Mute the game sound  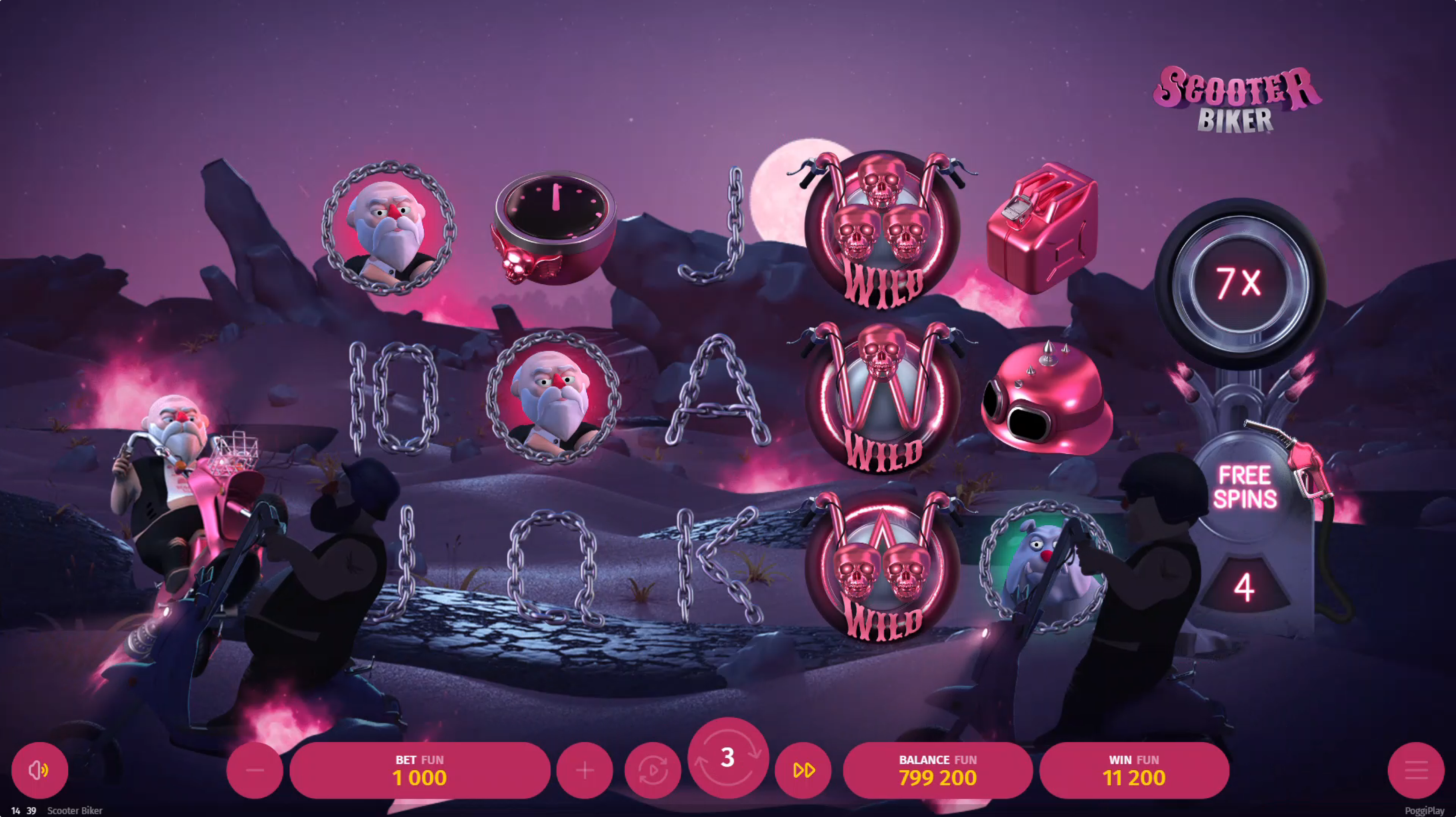point(40,770)
